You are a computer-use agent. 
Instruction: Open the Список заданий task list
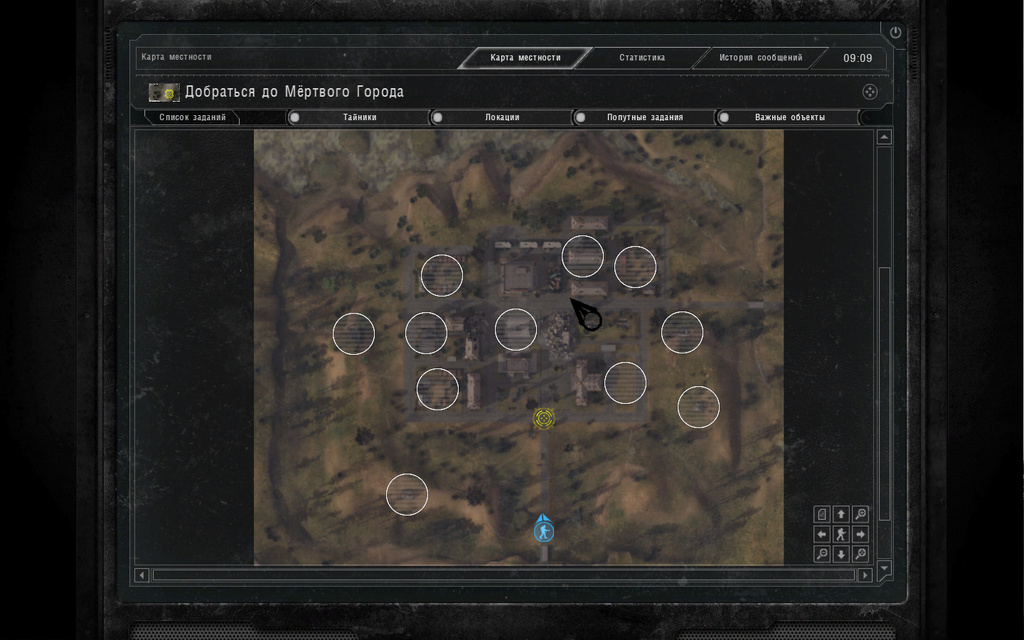192,118
